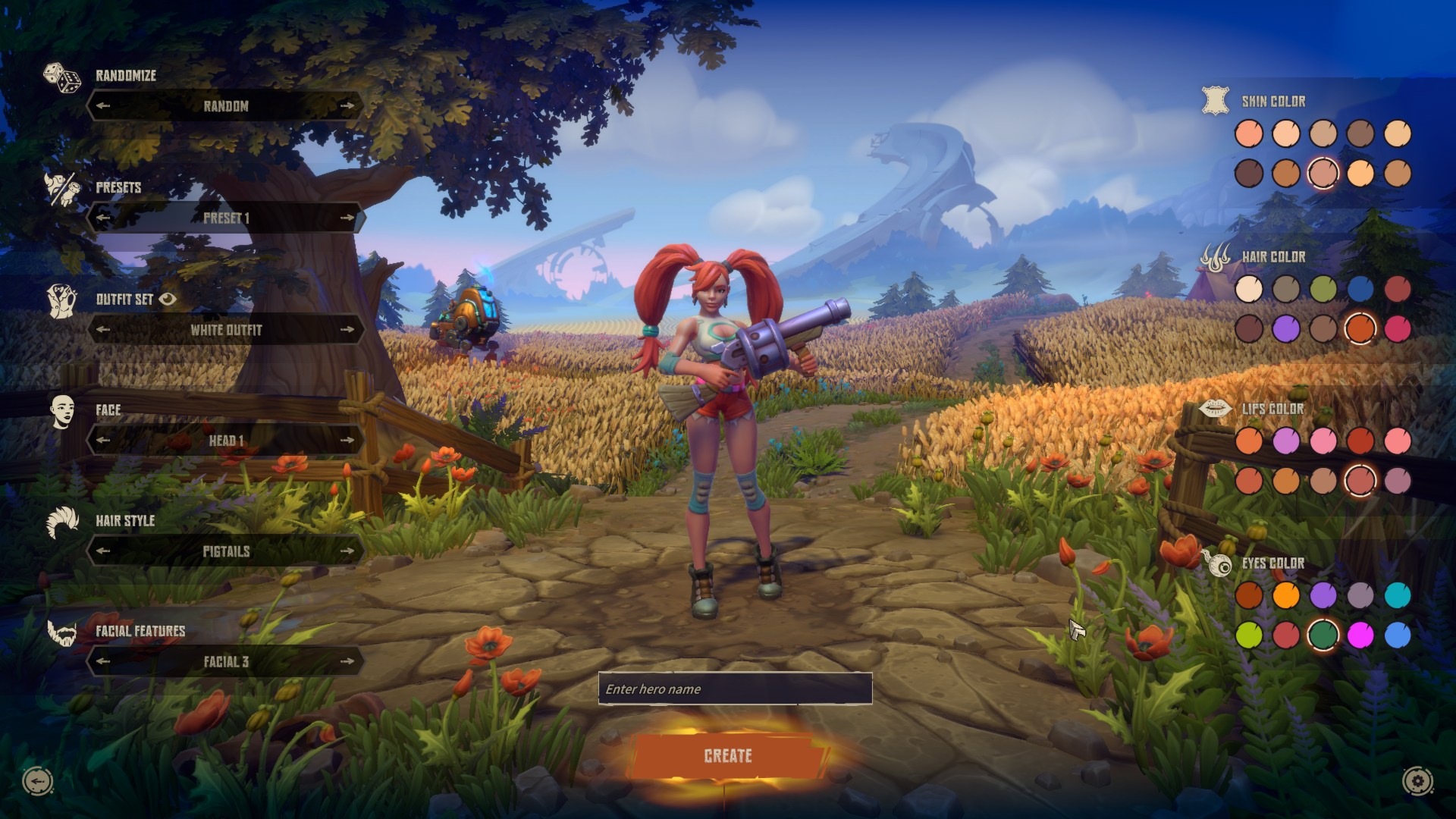Image resolution: width=1456 pixels, height=819 pixels.
Task: Pick the purple hair color swatch
Action: 1286,328
